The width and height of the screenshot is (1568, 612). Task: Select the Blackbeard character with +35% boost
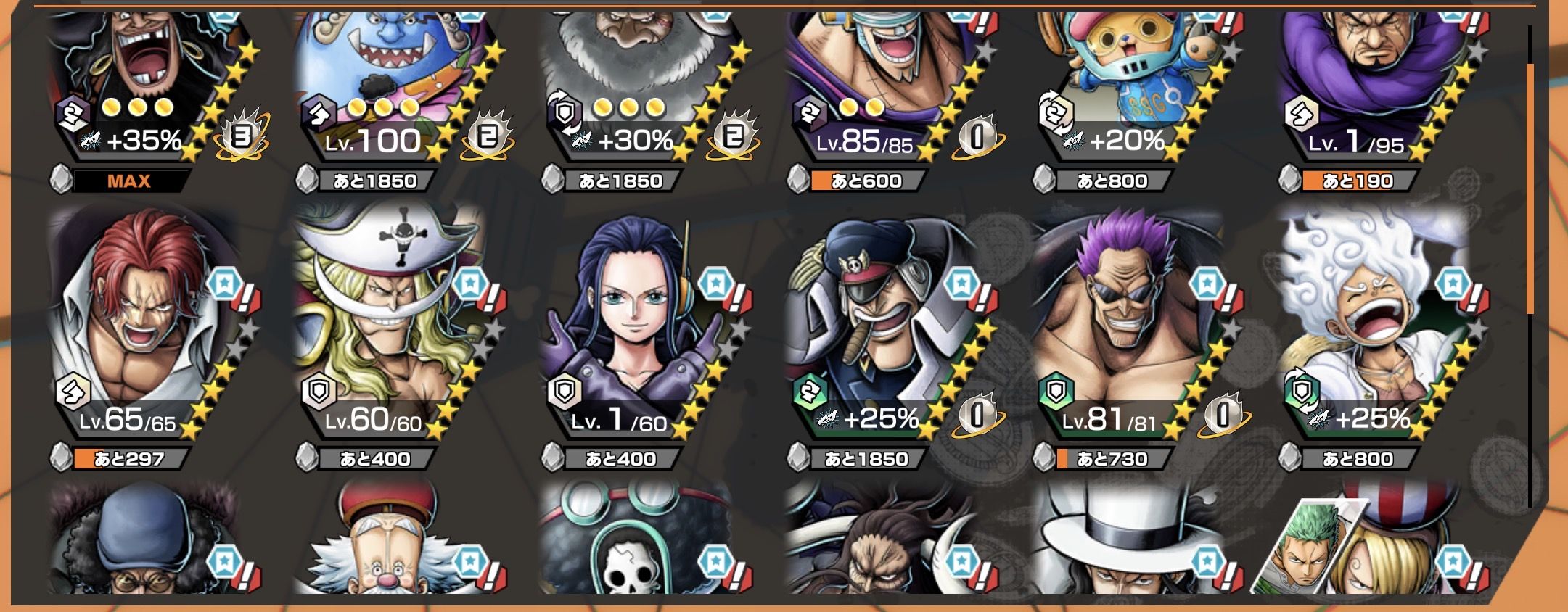click(145, 80)
